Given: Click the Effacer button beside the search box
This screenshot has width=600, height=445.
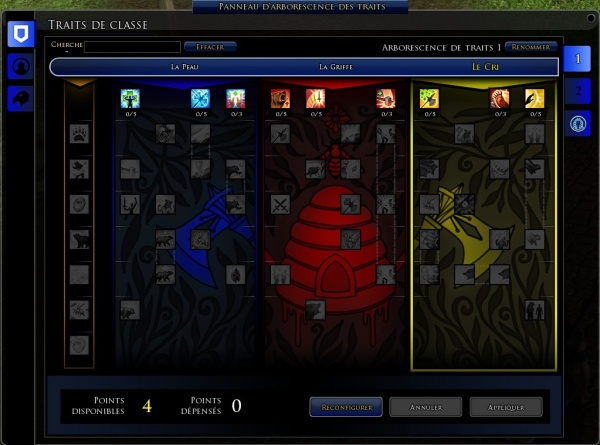Looking at the screenshot, I should pyautogui.click(x=211, y=46).
